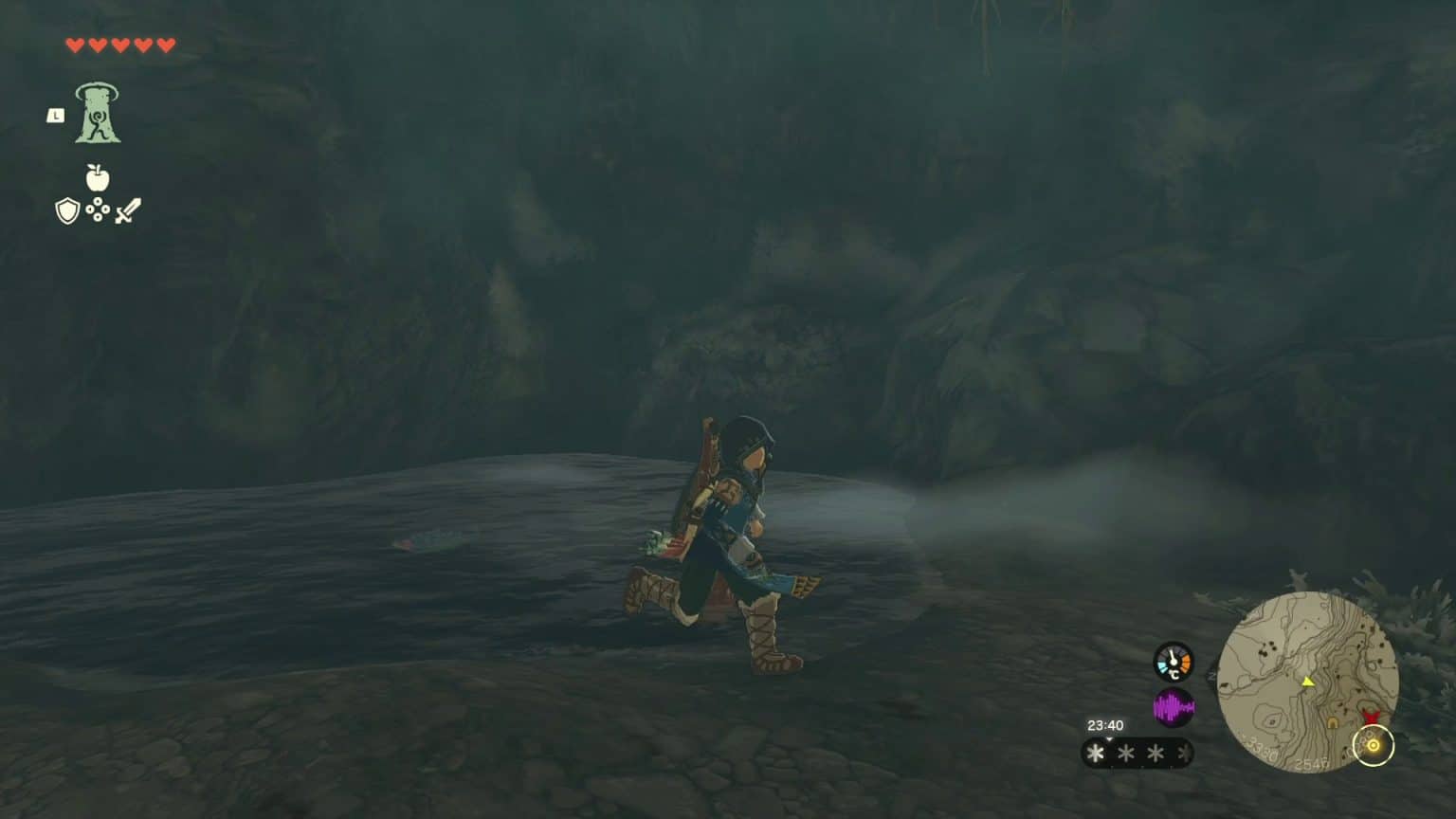
Task: Toggle the fourth snowflake weather indicator
Action: pos(1182,751)
